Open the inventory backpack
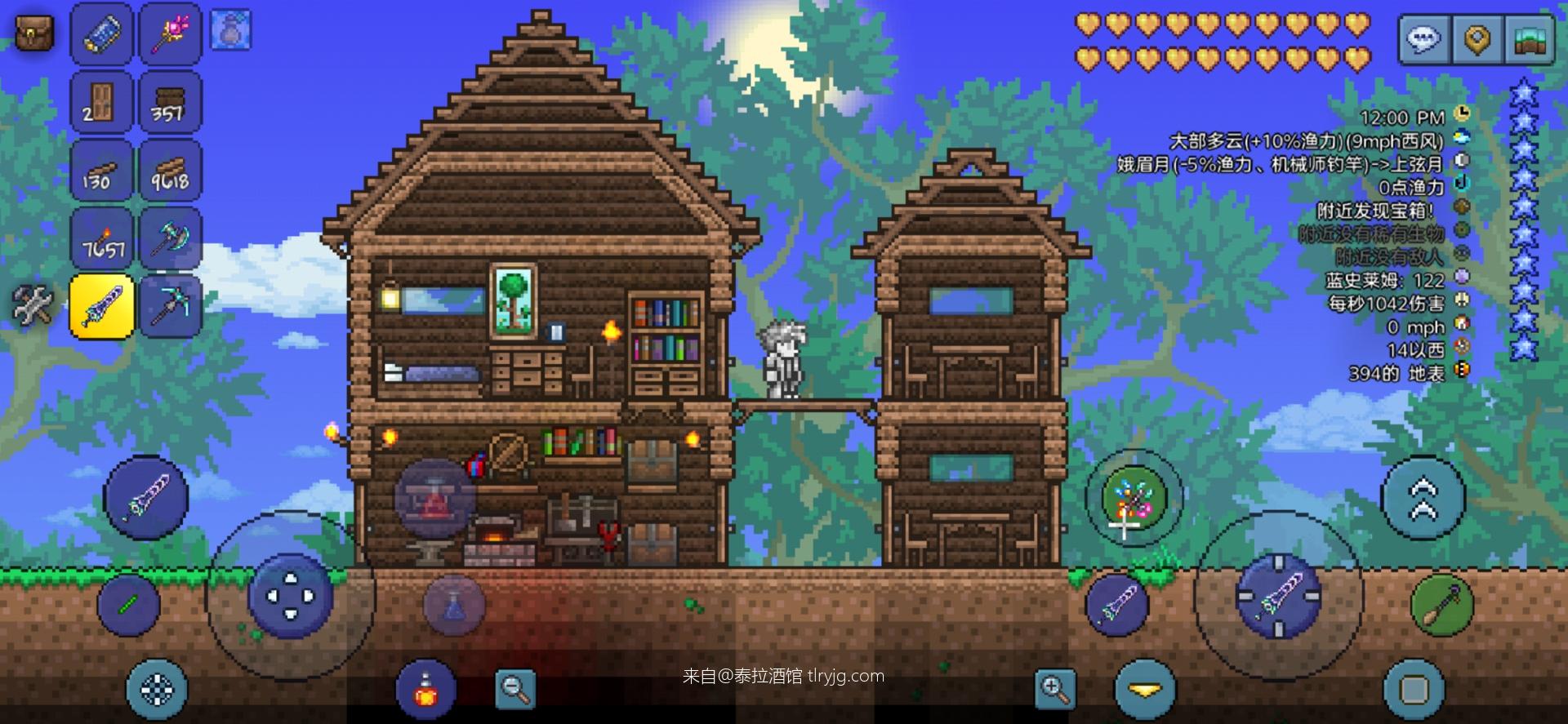The width and height of the screenshot is (1568, 724). click(35, 33)
